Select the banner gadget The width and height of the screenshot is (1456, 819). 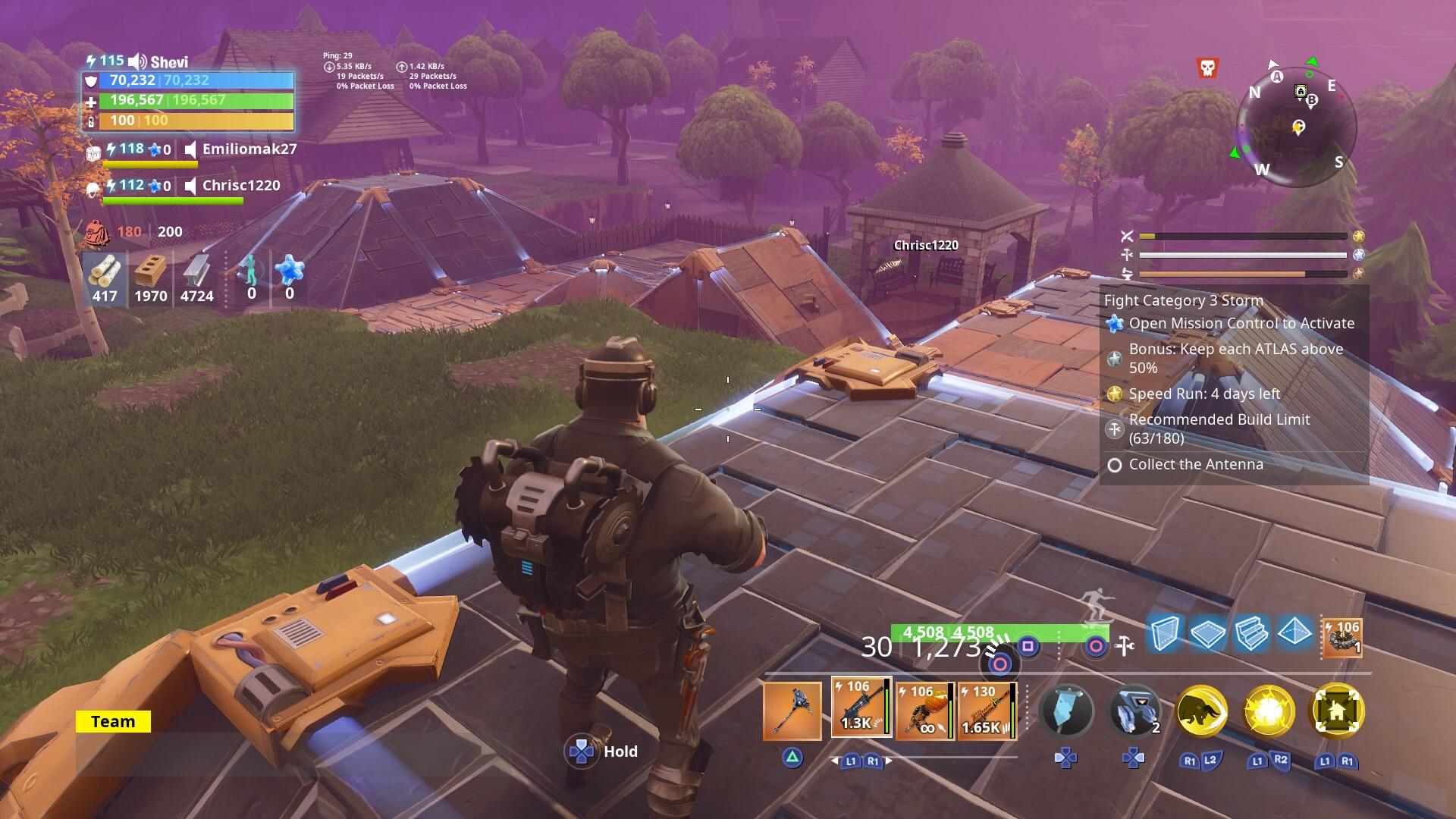click(x=1067, y=711)
